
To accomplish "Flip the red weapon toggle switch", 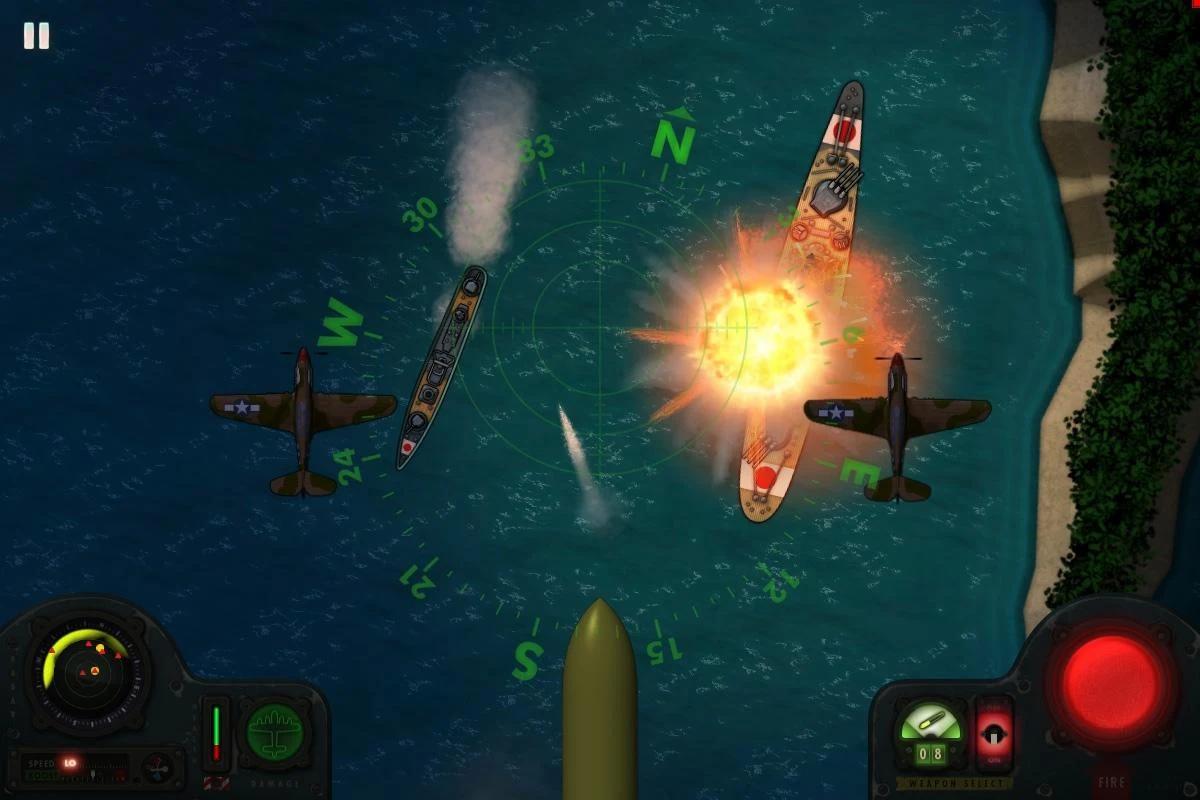I will click(x=994, y=733).
